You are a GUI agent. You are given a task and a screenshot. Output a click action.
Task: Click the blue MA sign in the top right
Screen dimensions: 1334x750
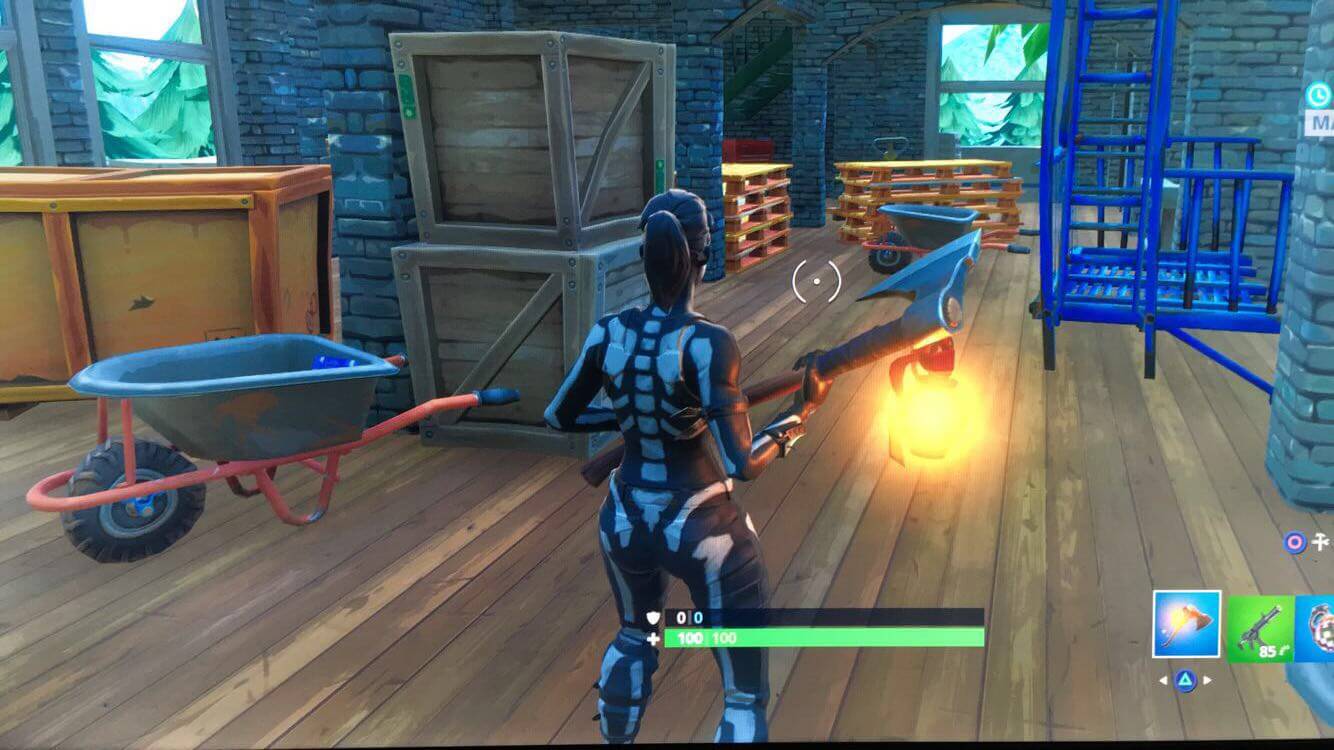coord(1322,122)
